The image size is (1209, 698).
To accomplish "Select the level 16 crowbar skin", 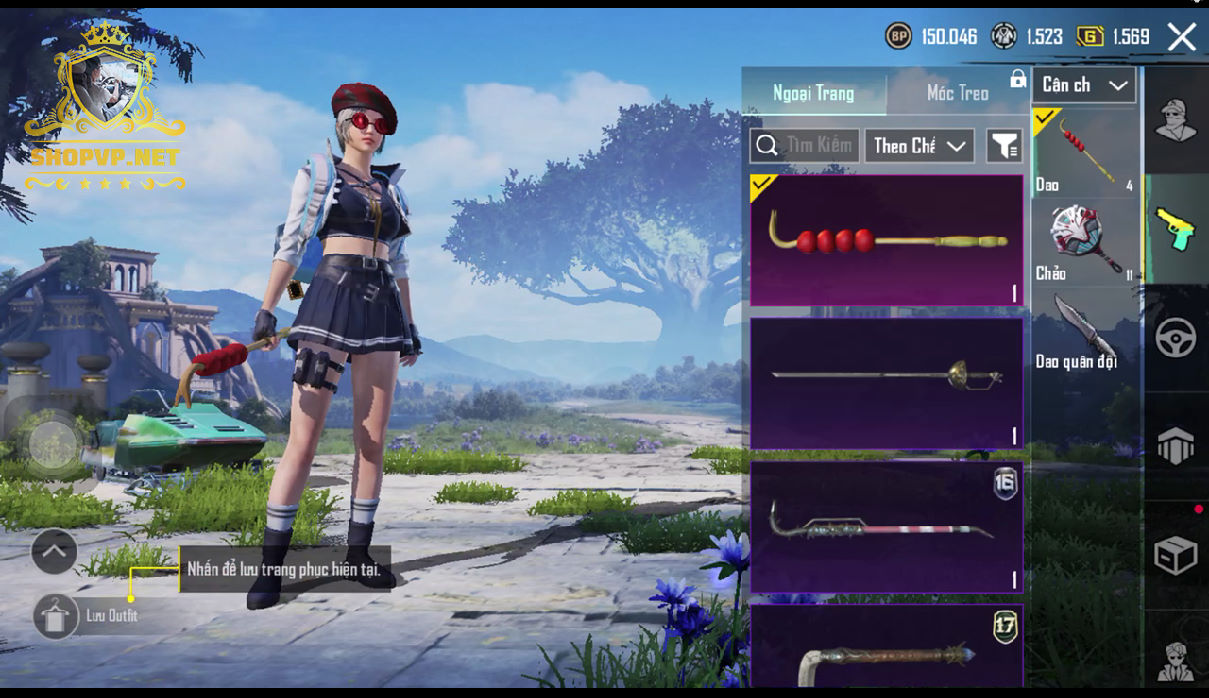I will [886, 526].
